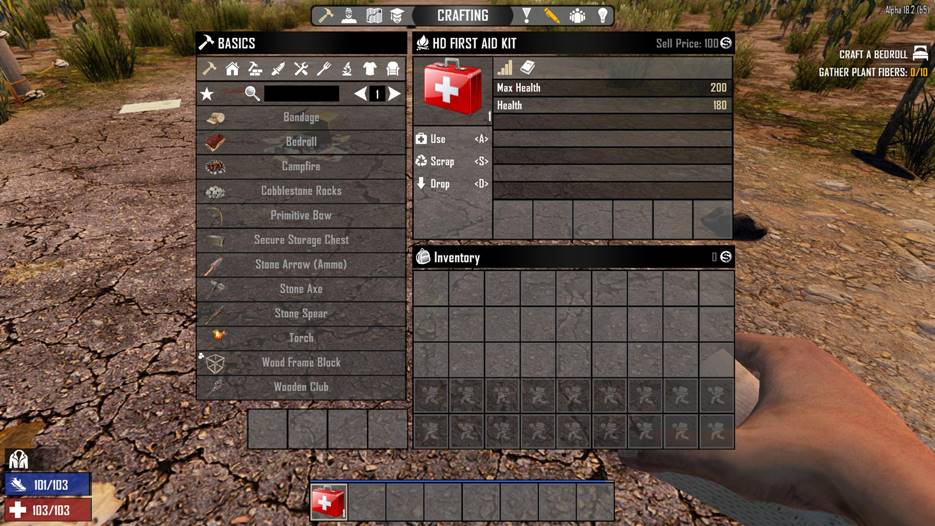The height and width of the screenshot is (526, 935).
Task: Click the recipe search box
Action: pos(301,94)
